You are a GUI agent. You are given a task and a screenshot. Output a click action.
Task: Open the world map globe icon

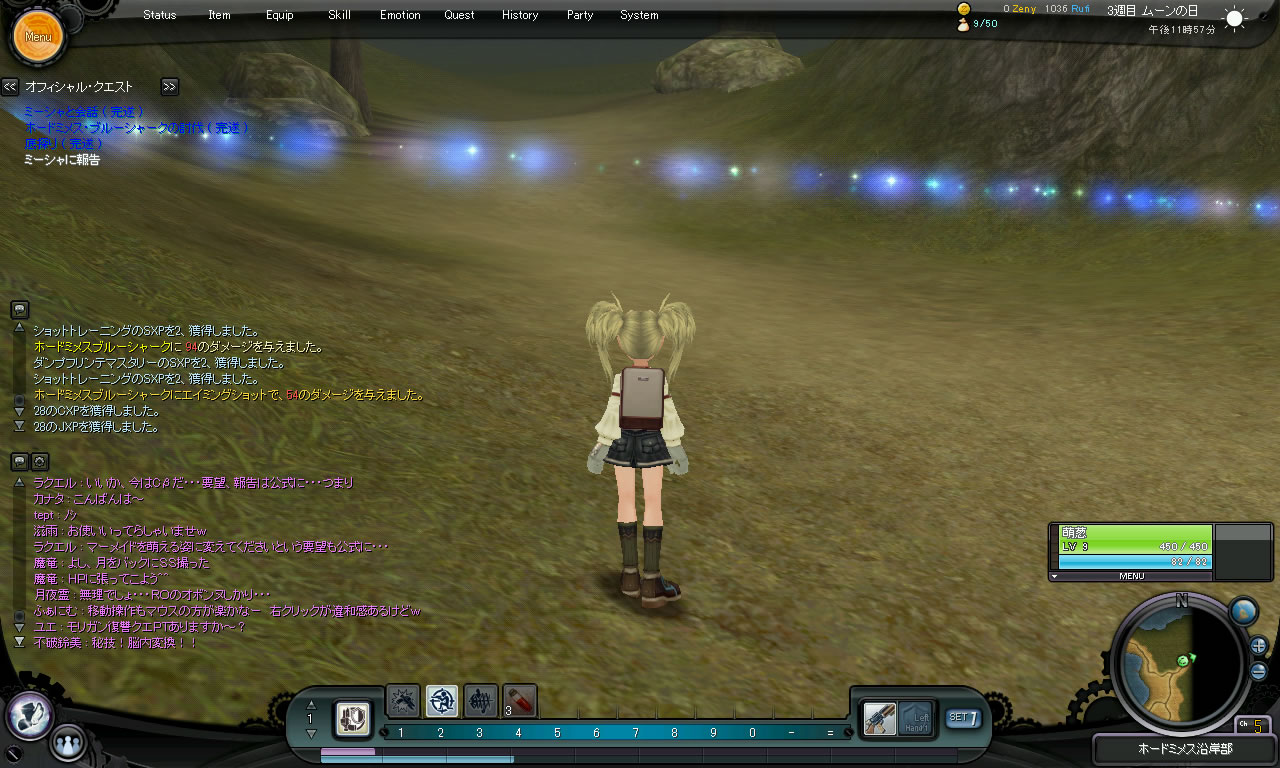[1243, 611]
